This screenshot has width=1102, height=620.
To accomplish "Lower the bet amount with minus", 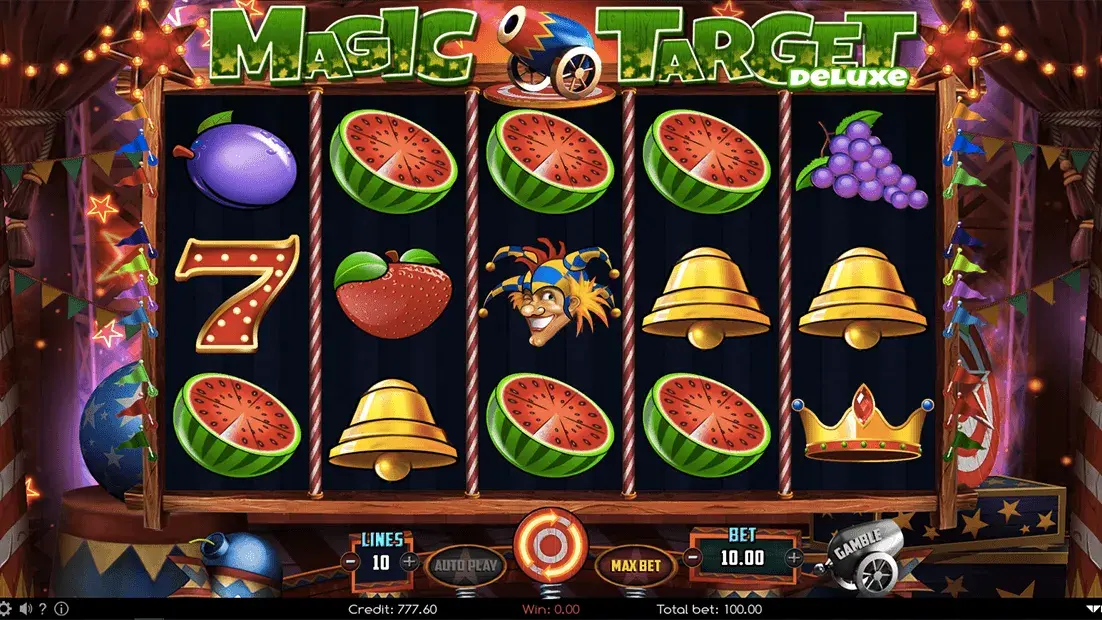I will click(x=693, y=557).
